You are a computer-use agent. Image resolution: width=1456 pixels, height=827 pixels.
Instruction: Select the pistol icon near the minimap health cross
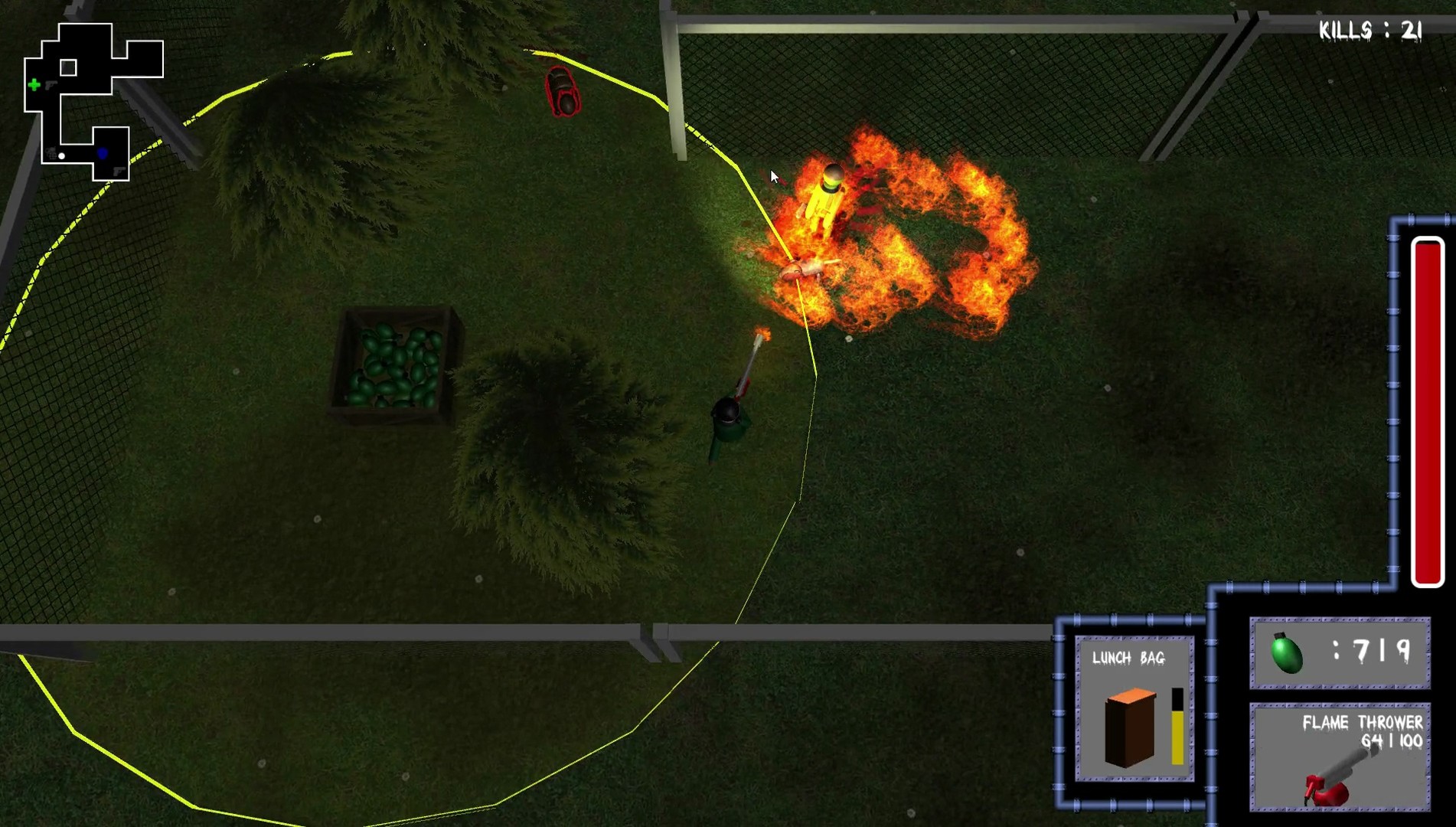(51, 85)
